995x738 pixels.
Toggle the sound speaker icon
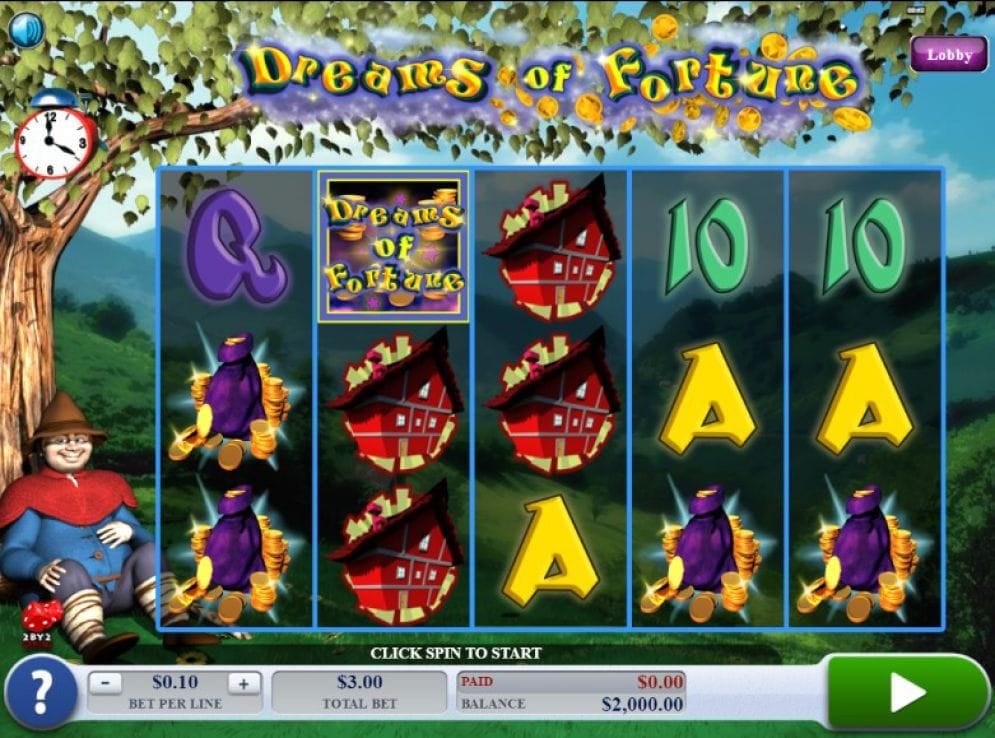(26, 29)
